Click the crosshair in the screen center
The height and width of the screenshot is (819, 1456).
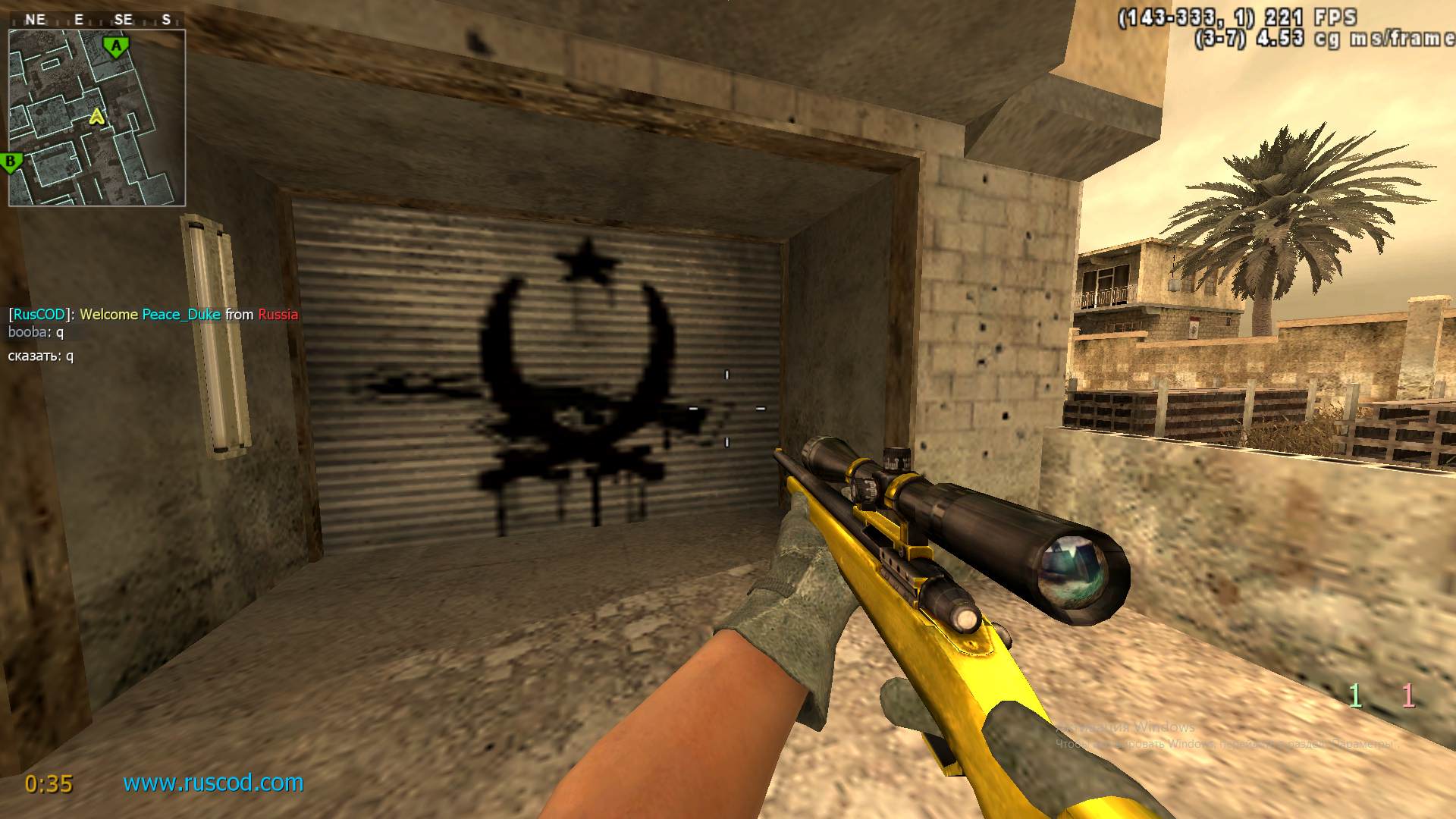(x=728, y=409)
